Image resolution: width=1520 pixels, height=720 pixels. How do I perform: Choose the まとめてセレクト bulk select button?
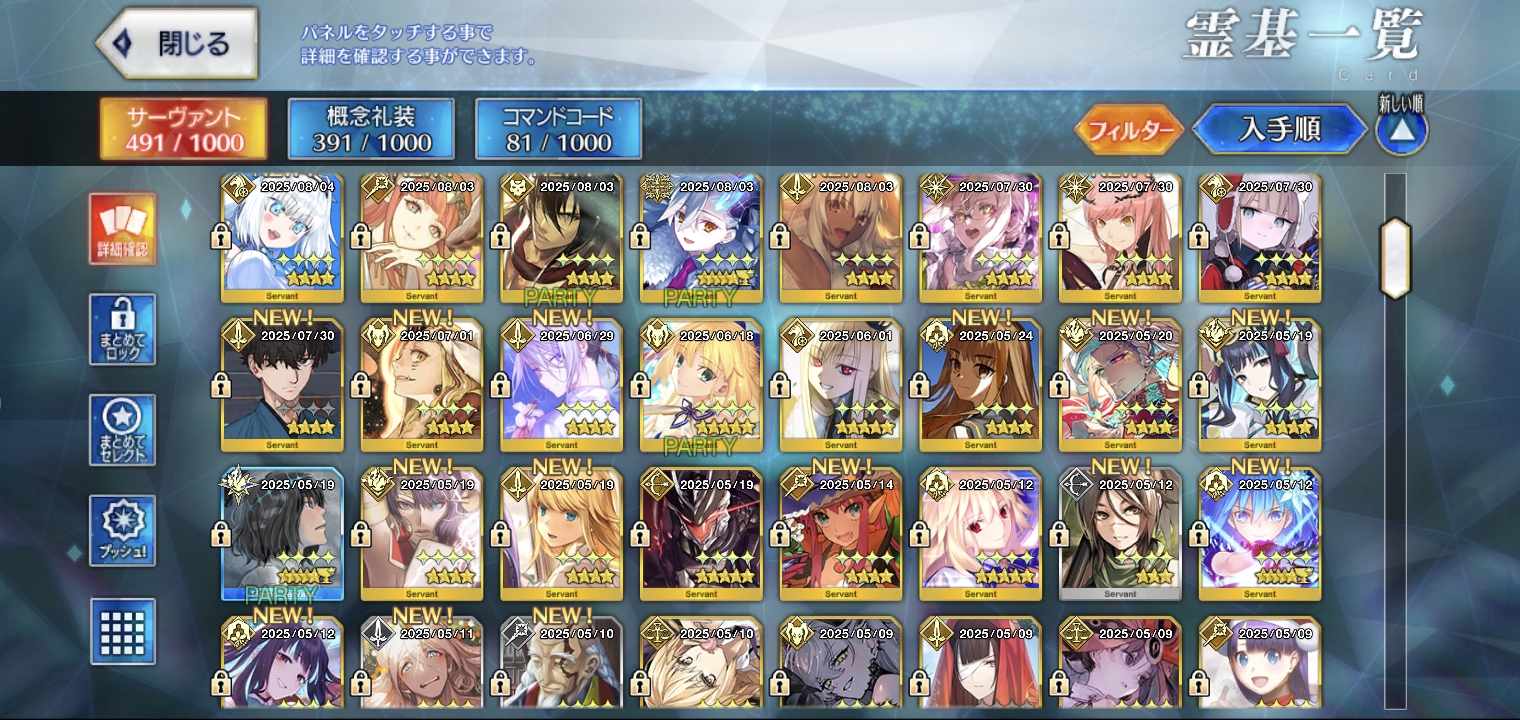click(122, 430)
